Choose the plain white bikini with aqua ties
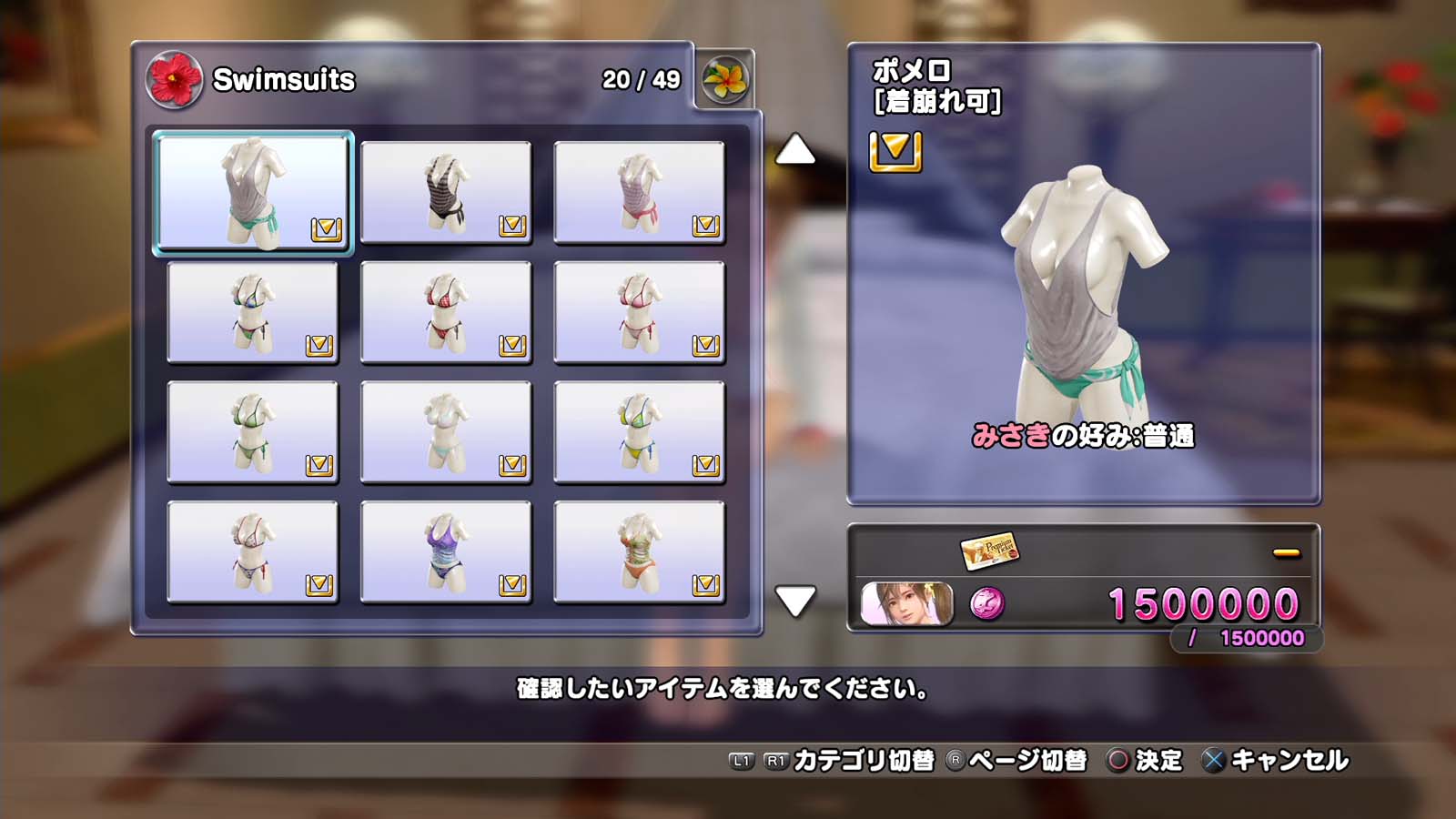Image resolution: width=1456 pixels, height=819 pixels. coord(446,432)
